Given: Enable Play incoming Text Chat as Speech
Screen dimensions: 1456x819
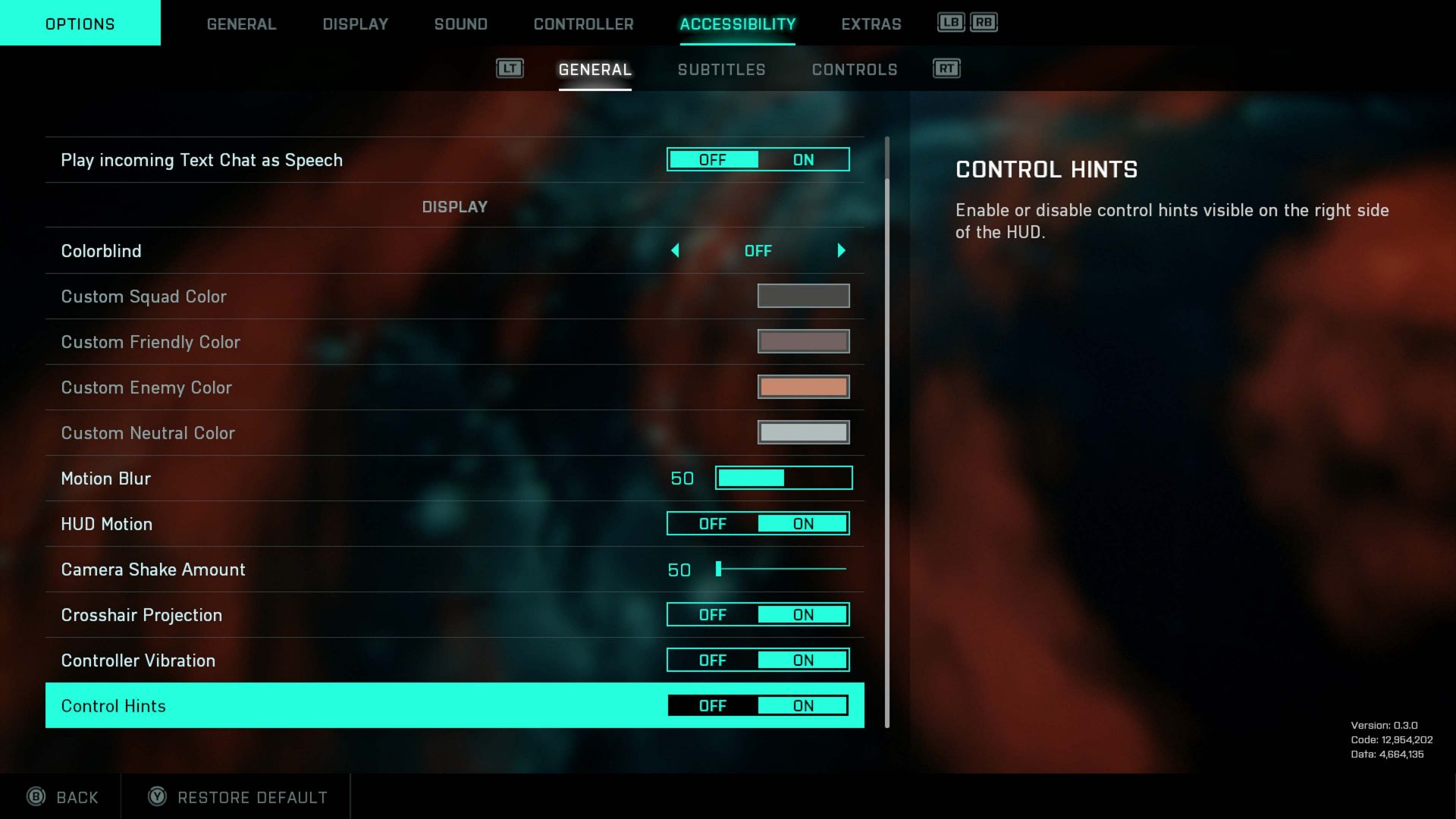Looking at the screenshot, I should click(x=804, y=159).
